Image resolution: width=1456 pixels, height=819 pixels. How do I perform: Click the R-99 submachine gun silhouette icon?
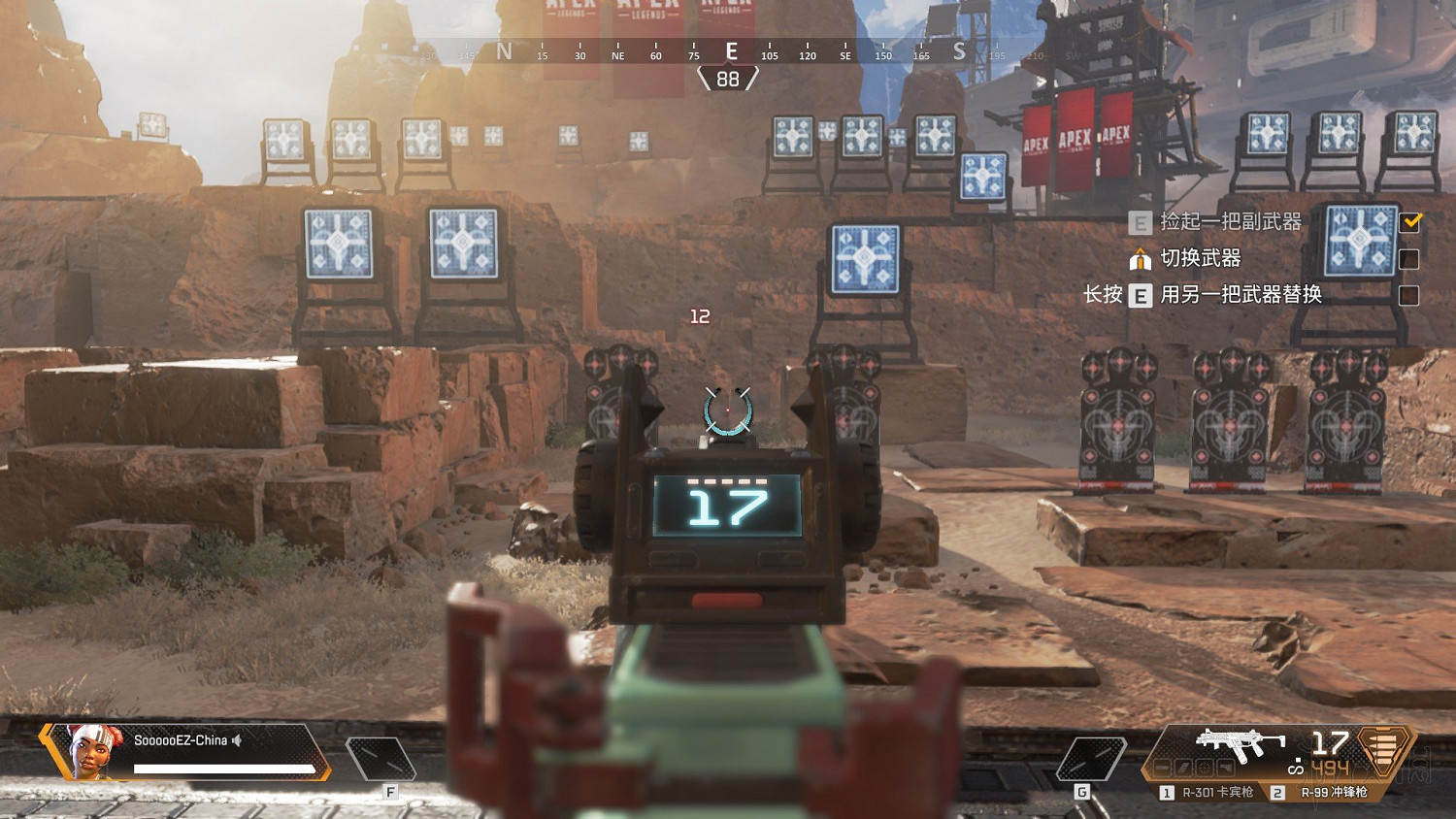click(x=1241, y=745)
